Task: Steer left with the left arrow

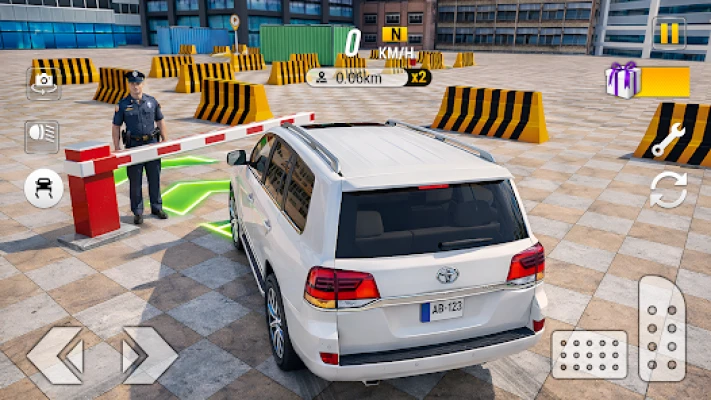Action: [x=55, y=355]
